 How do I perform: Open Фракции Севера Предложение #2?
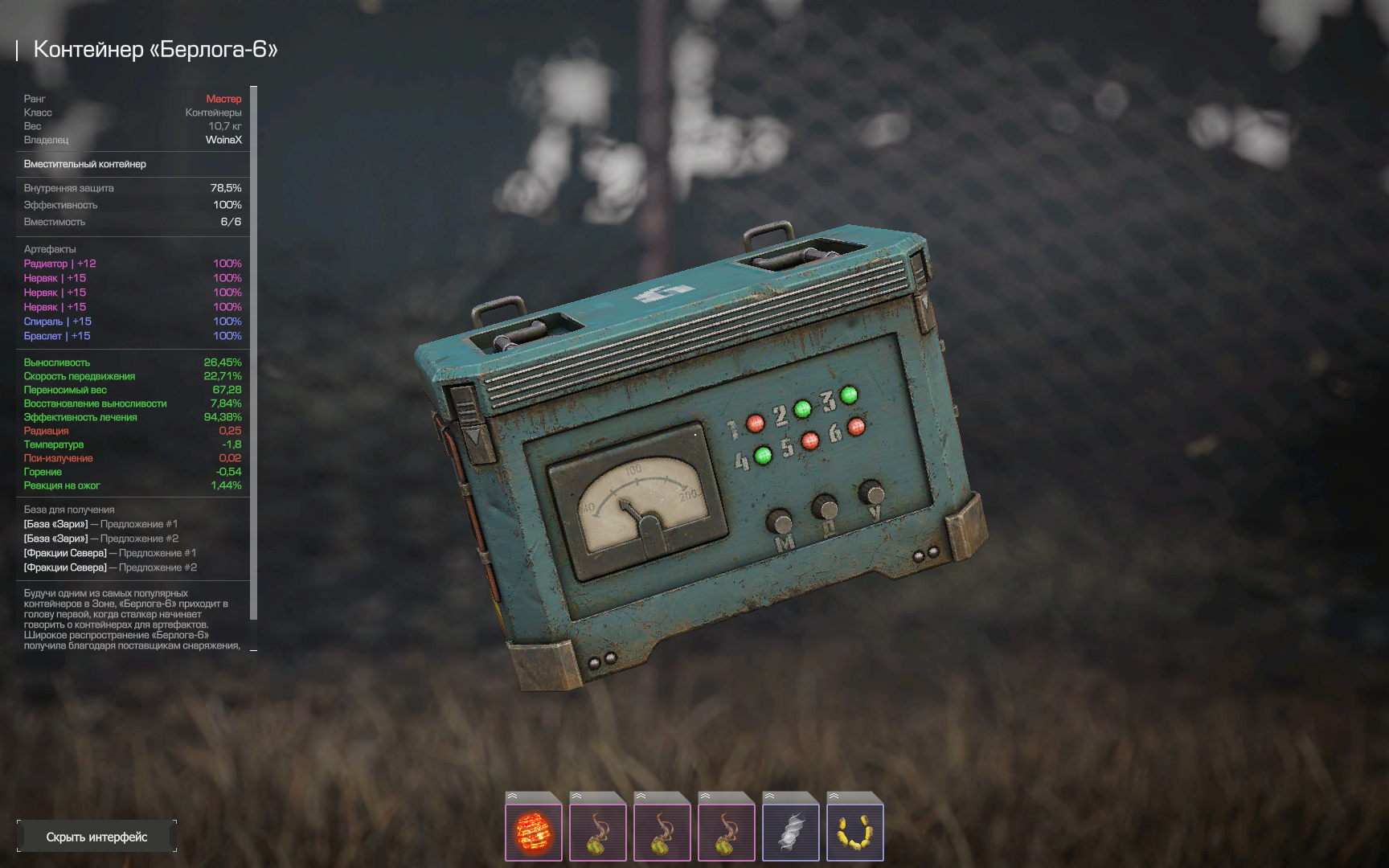[x=110, y=567]
